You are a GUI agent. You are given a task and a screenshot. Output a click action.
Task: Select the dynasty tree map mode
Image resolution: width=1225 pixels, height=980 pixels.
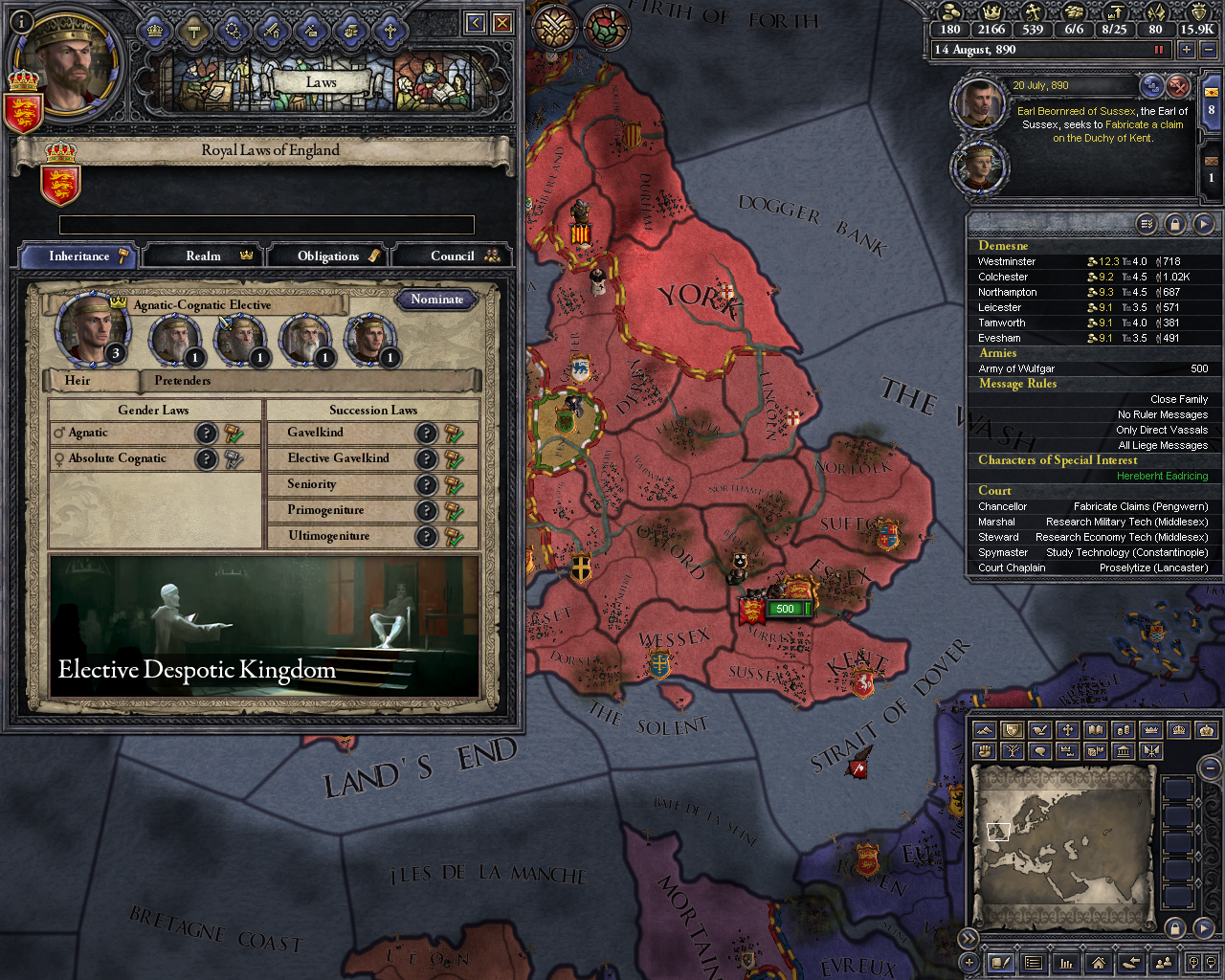[1011, 751]
